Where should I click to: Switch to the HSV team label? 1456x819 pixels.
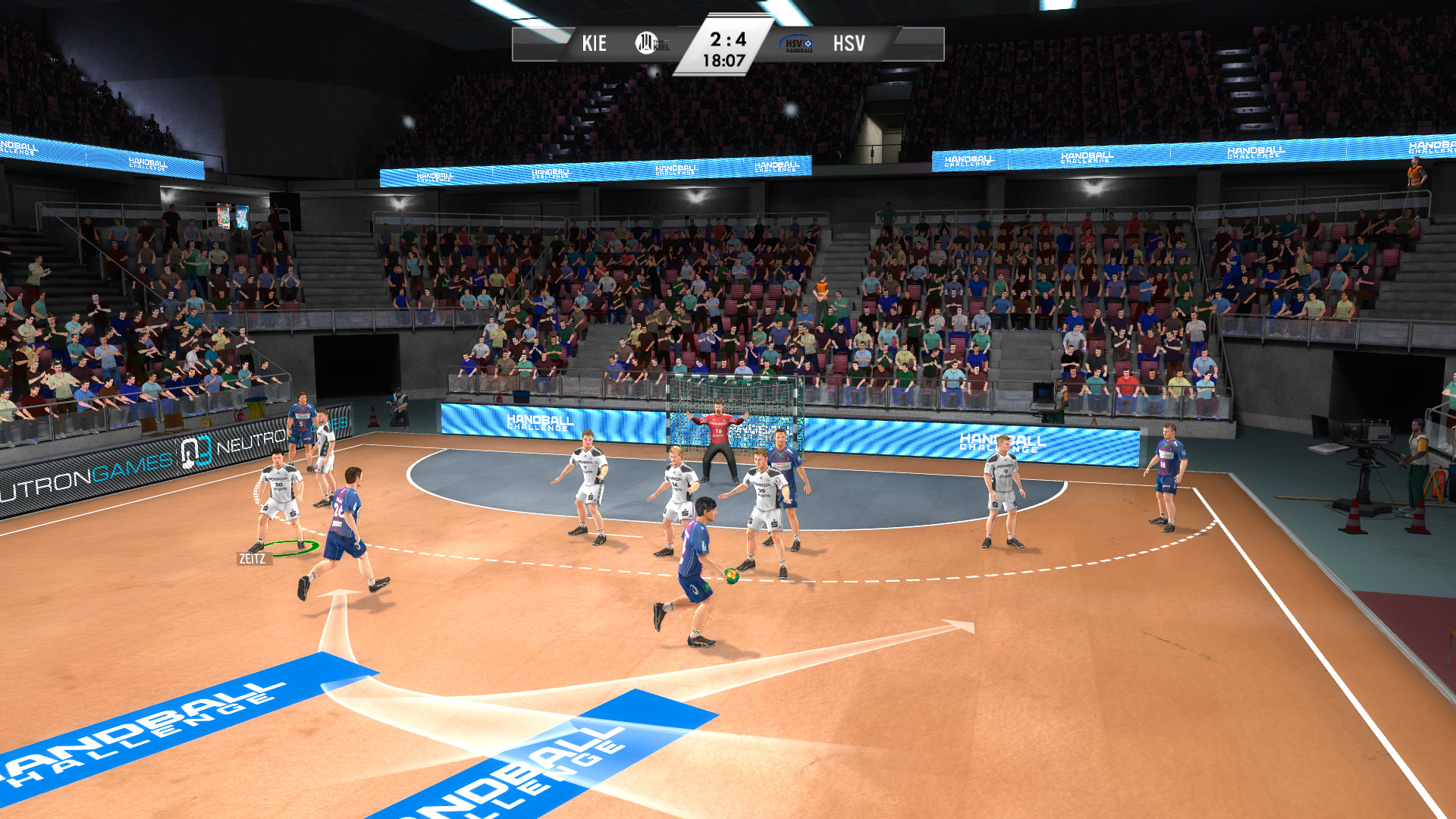click(848, 42)
